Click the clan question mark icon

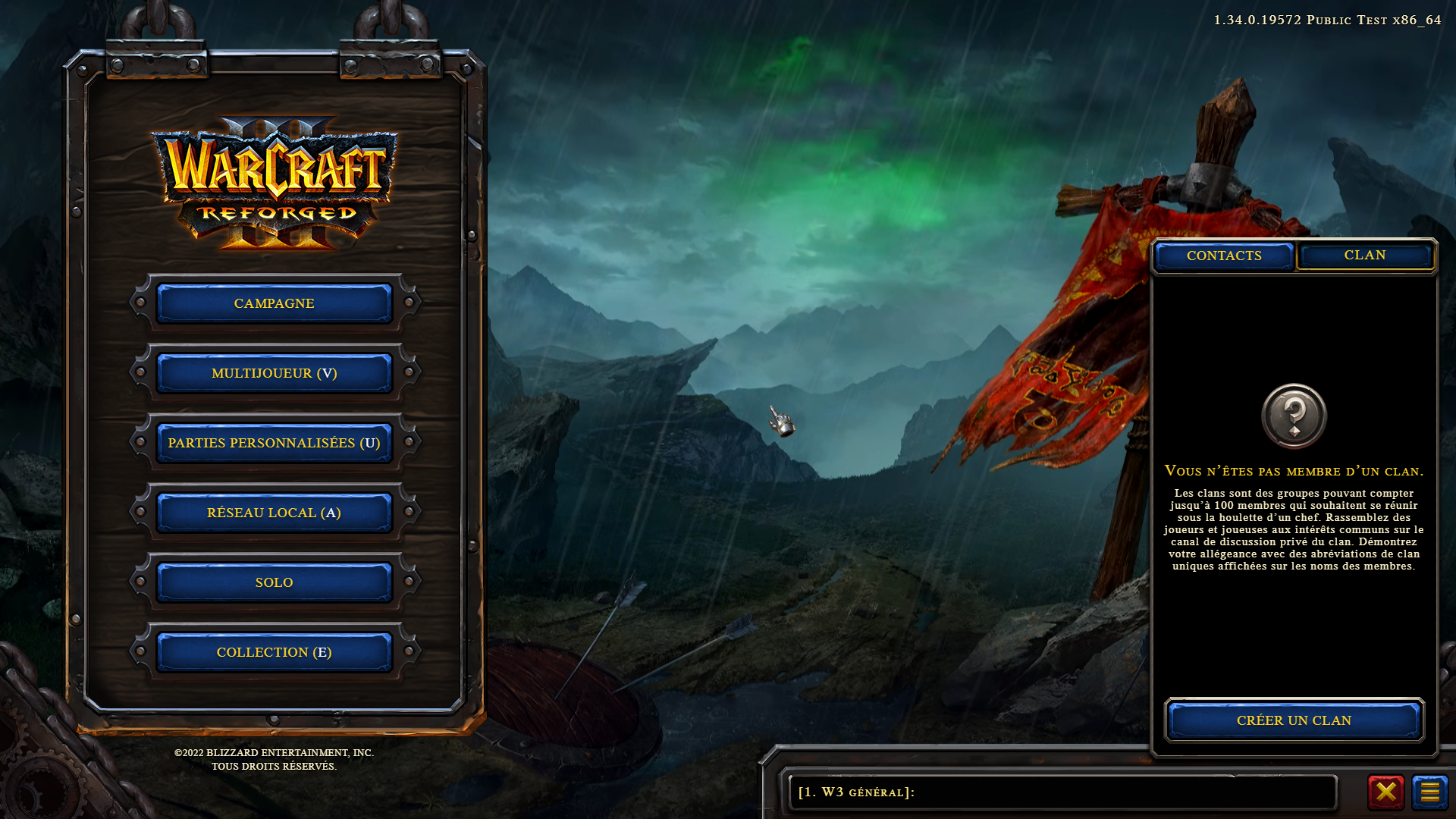coord(1294,416)
